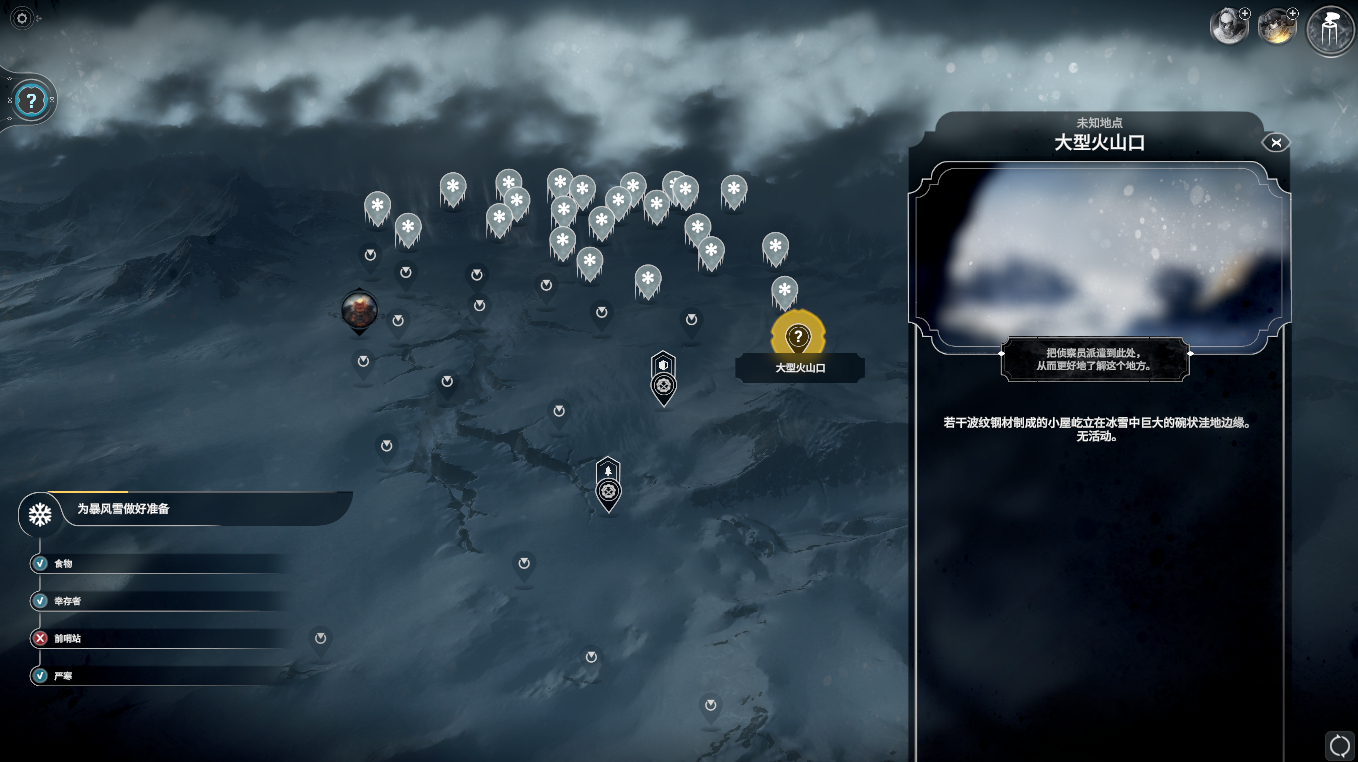The image size is (1358, 762).
Task: Return to the city via generator tower icon
Action: 1331,30
